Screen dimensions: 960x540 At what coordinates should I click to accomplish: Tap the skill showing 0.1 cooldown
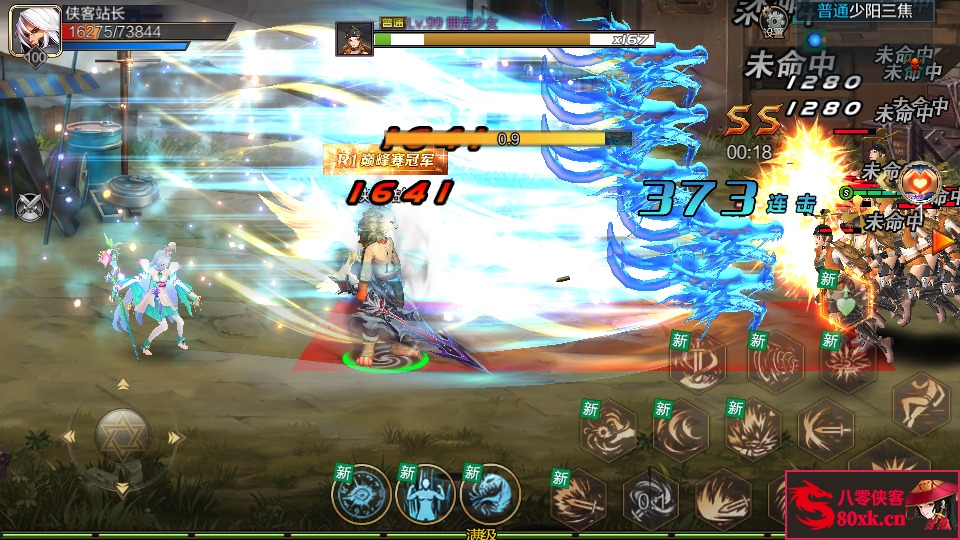[x=651, y=498]
